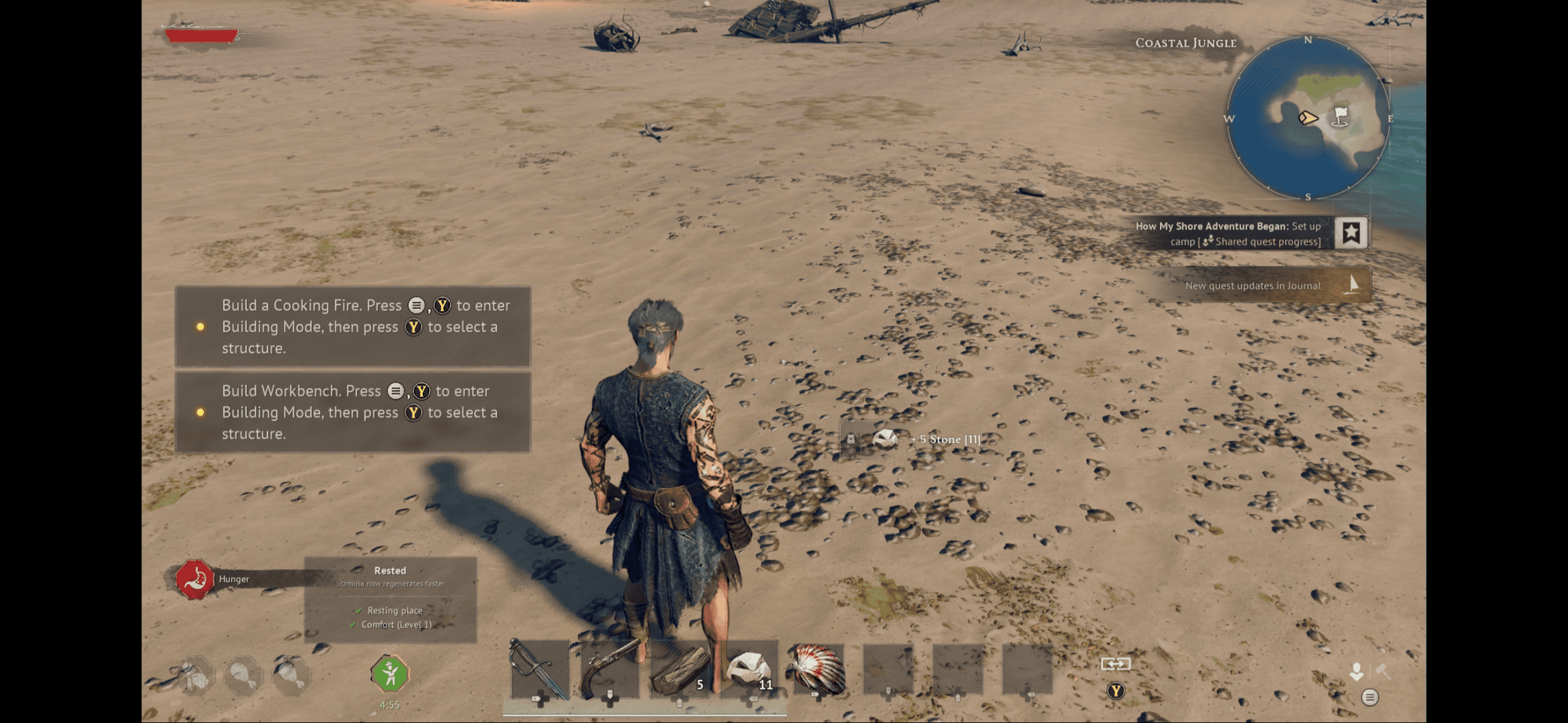
Task: Select the red seashell hotbar slot
Action: click(x=818, y=670)
